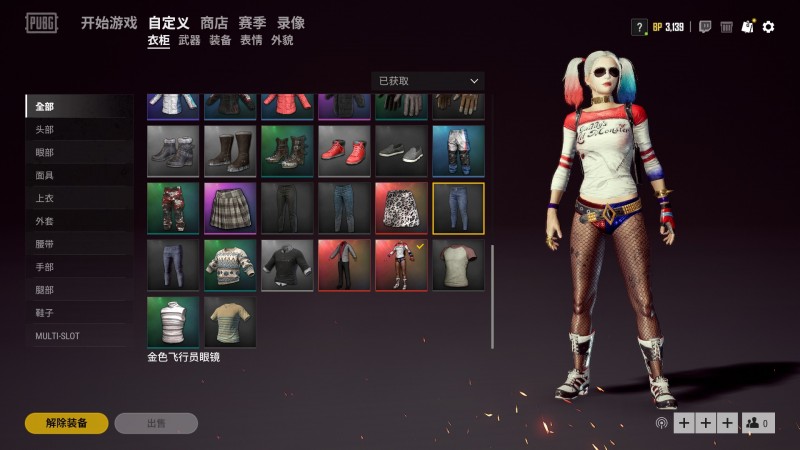Select the 武器 weapons sub-tab
This screenshot has height=450, width=800.
coord(189,41)
